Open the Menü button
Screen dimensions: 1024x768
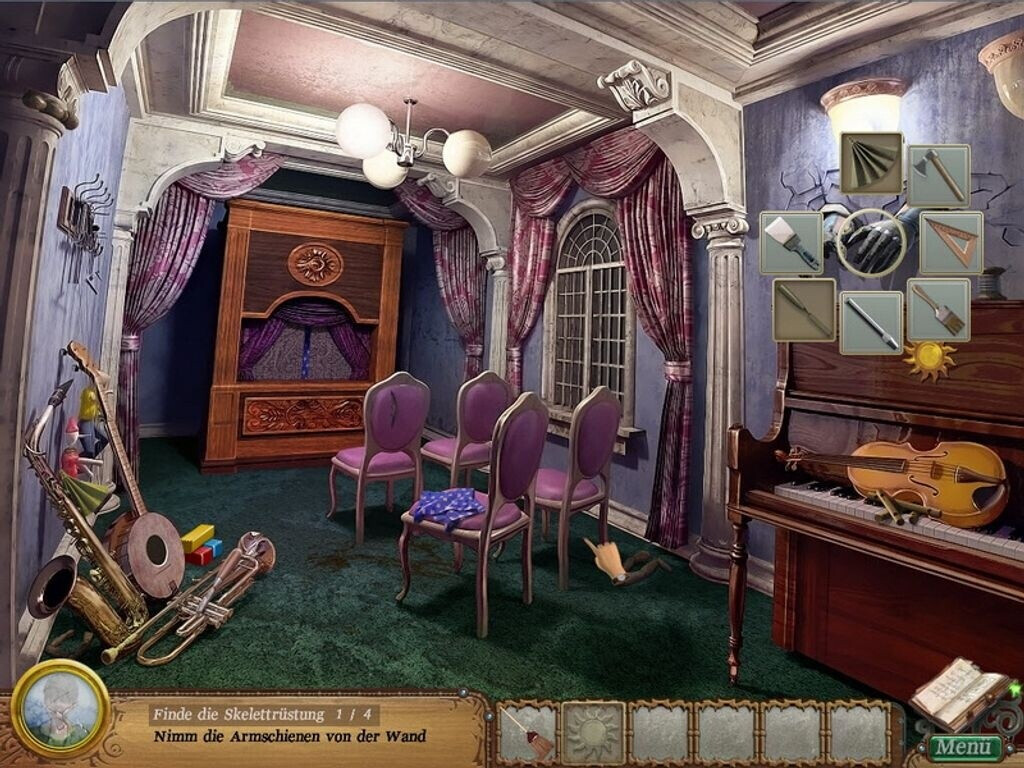coord(967,748)
